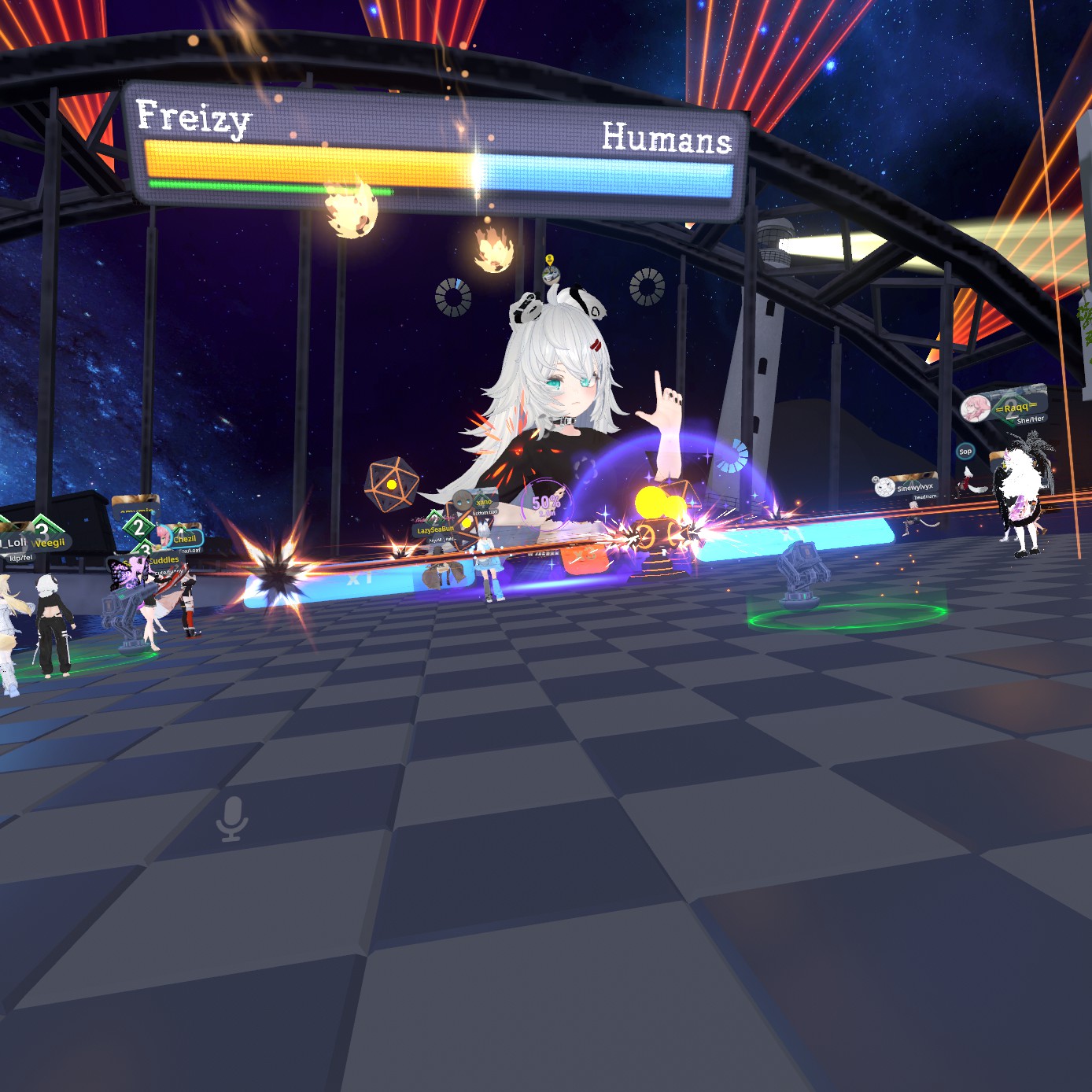Select the Weegii player nameplate
The width and height of the screenshot is (1092, 1092).
(x=50, y=543)
